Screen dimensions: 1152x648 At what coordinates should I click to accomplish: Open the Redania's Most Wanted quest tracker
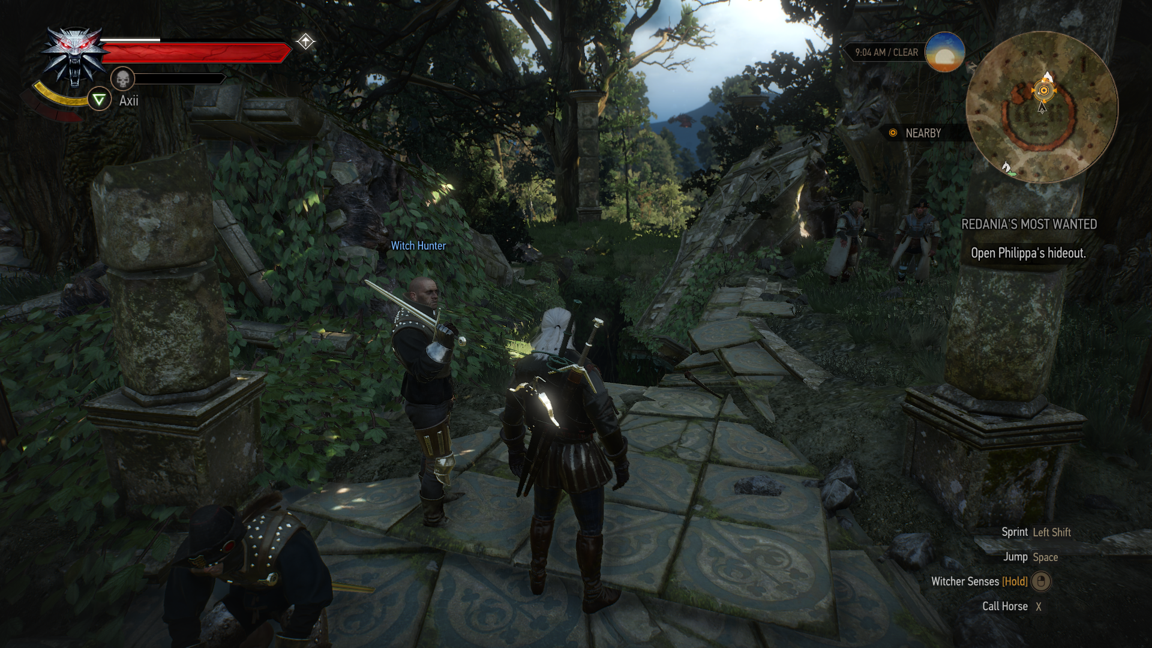[1028, 225]
